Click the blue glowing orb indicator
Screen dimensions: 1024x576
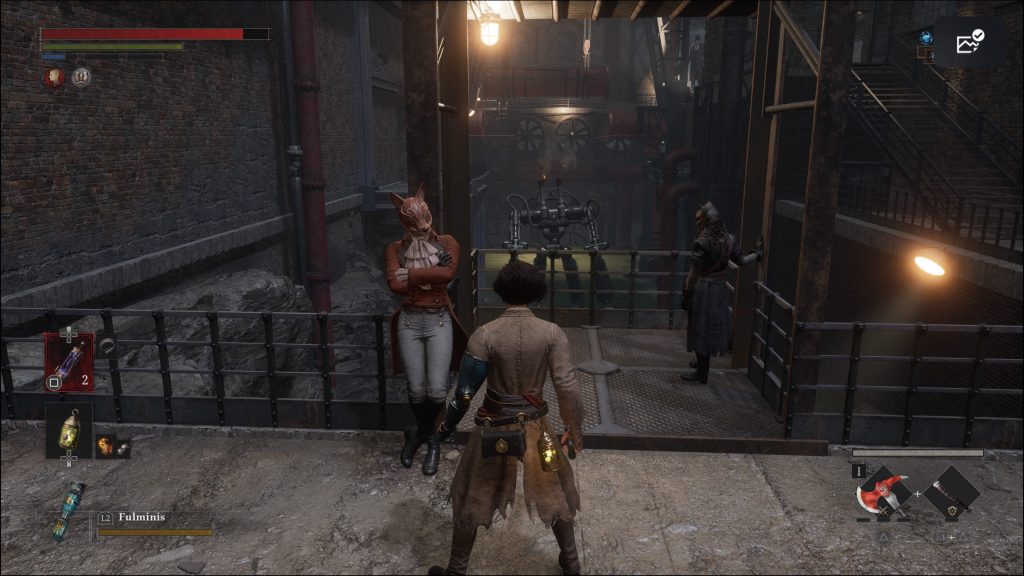(926, 38)
